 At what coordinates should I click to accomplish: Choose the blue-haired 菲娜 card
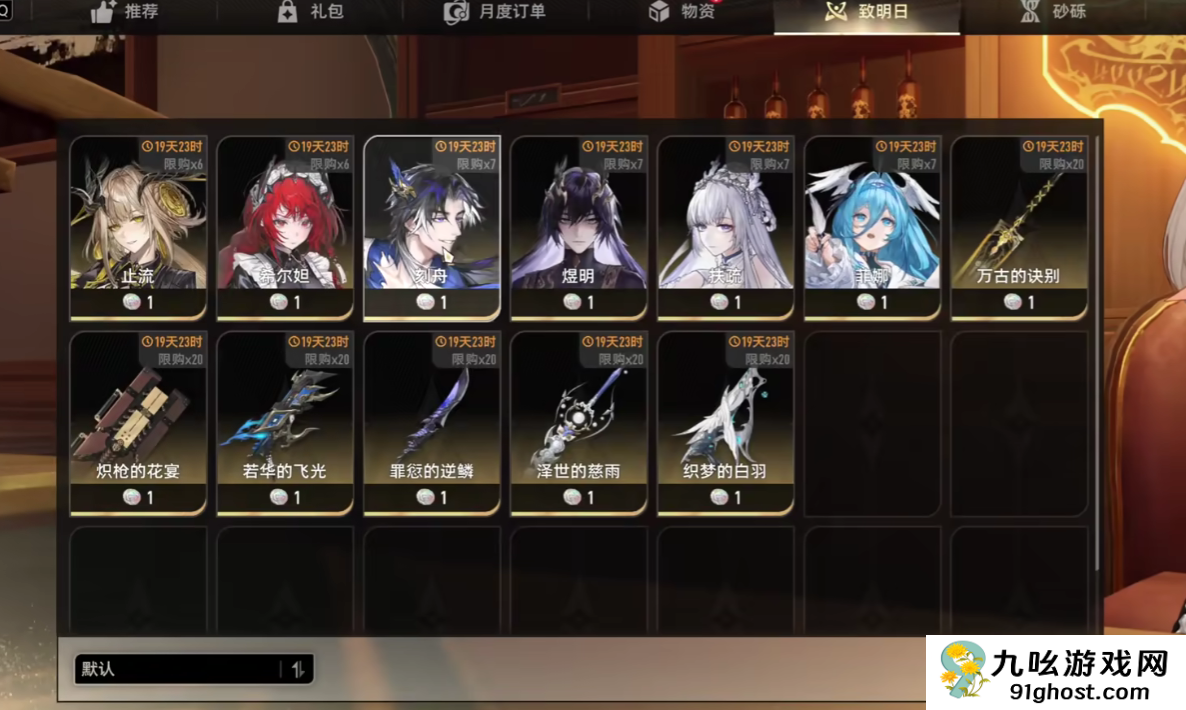pos(873,227)
